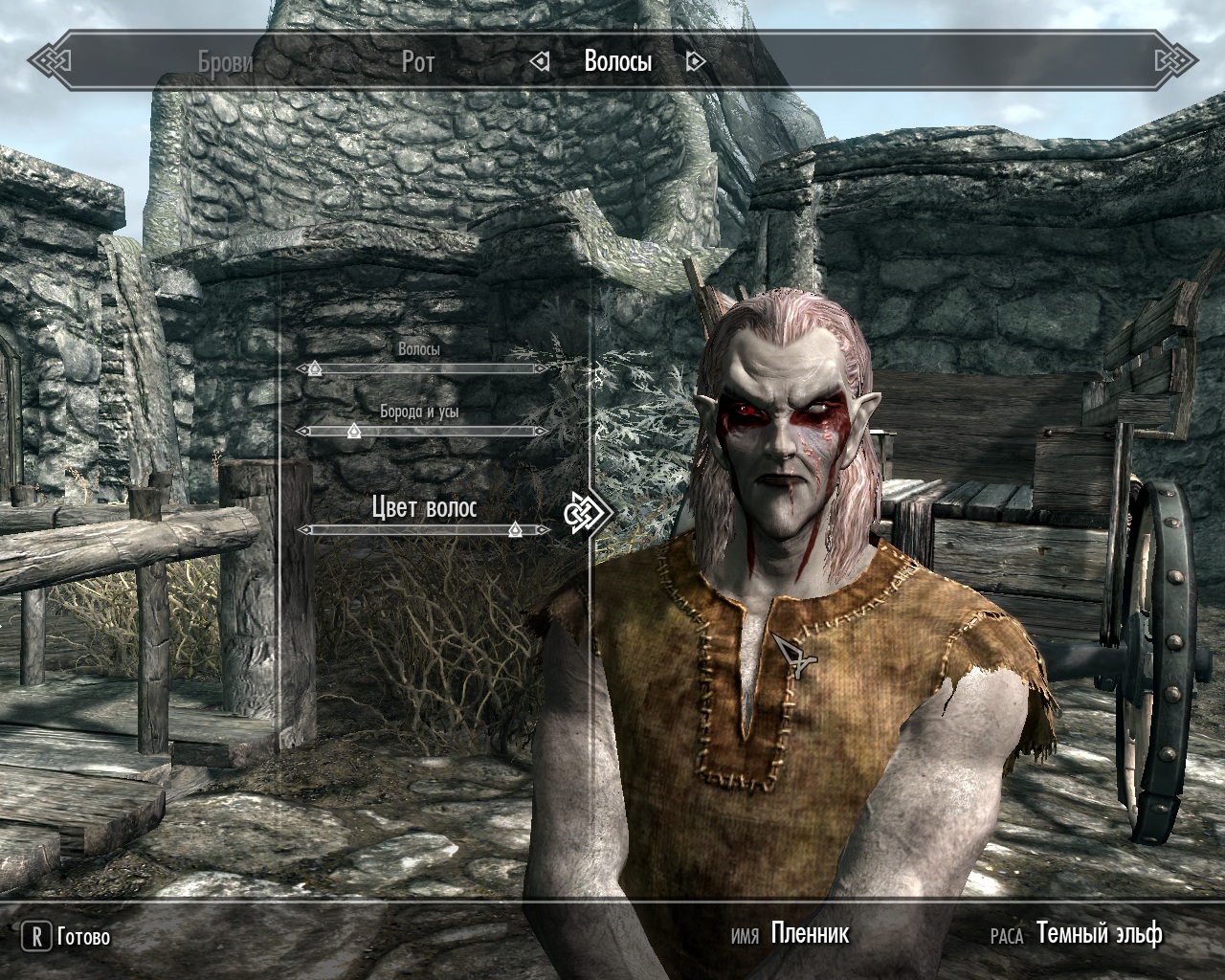Viewport: 1225px width, 980px height.
Task: Switch to the Рот category tab
Action: coord(418,62)
